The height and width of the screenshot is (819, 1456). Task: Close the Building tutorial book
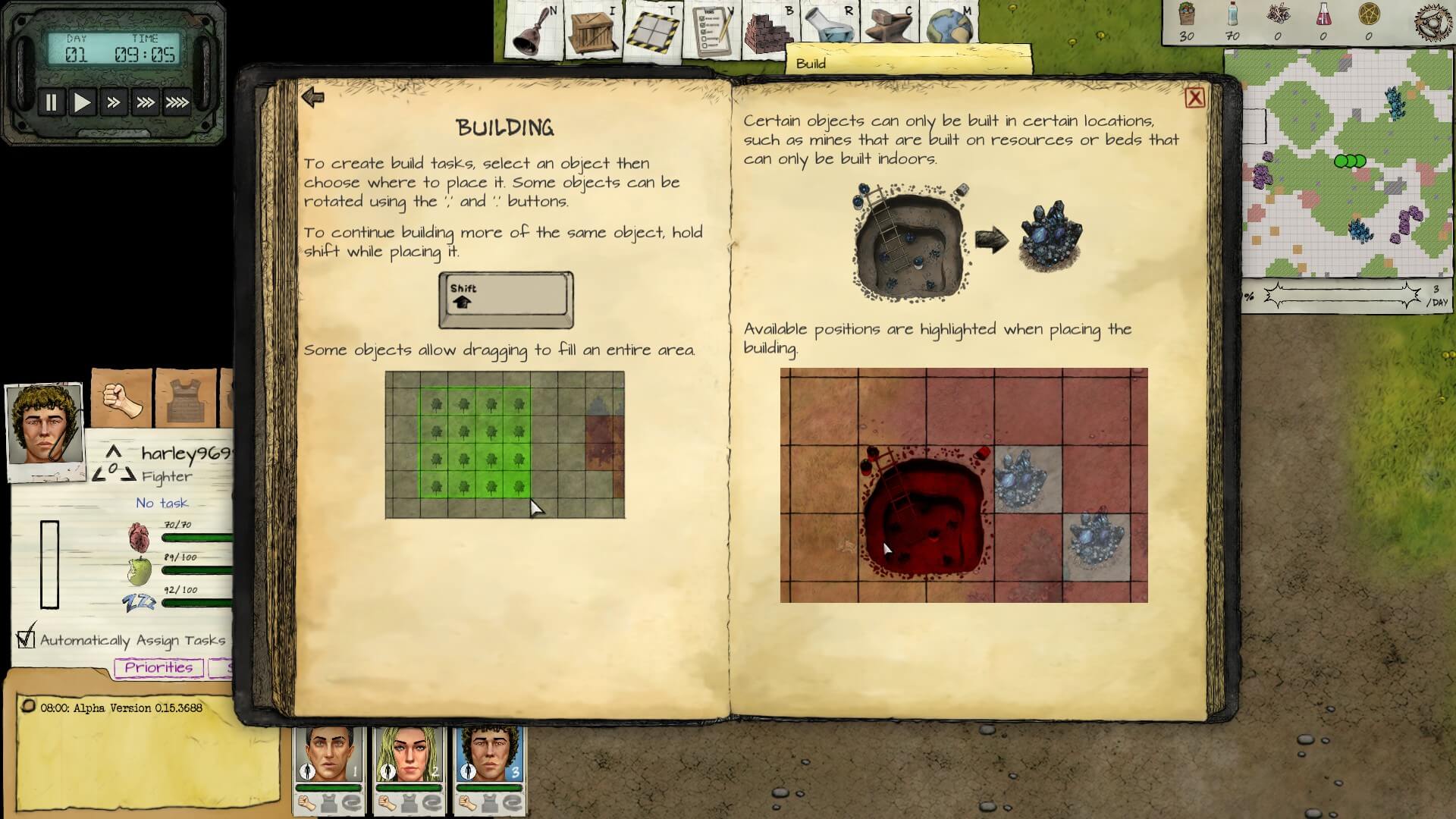pyautogui.click(x=1194, y=98)
